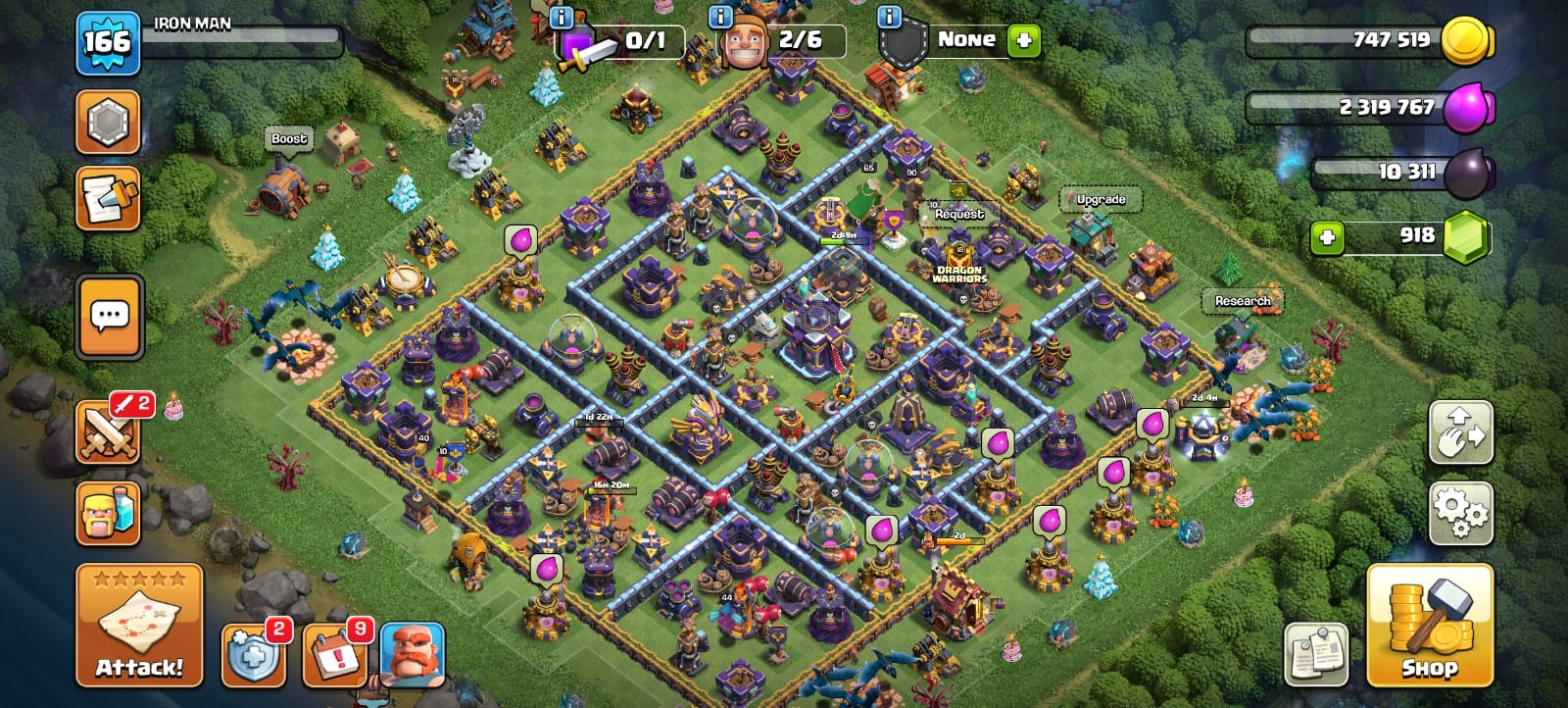Show info for the 0/1 sword counter
The height and width of the screenshot is (708, 1568).
click(562, 17)
